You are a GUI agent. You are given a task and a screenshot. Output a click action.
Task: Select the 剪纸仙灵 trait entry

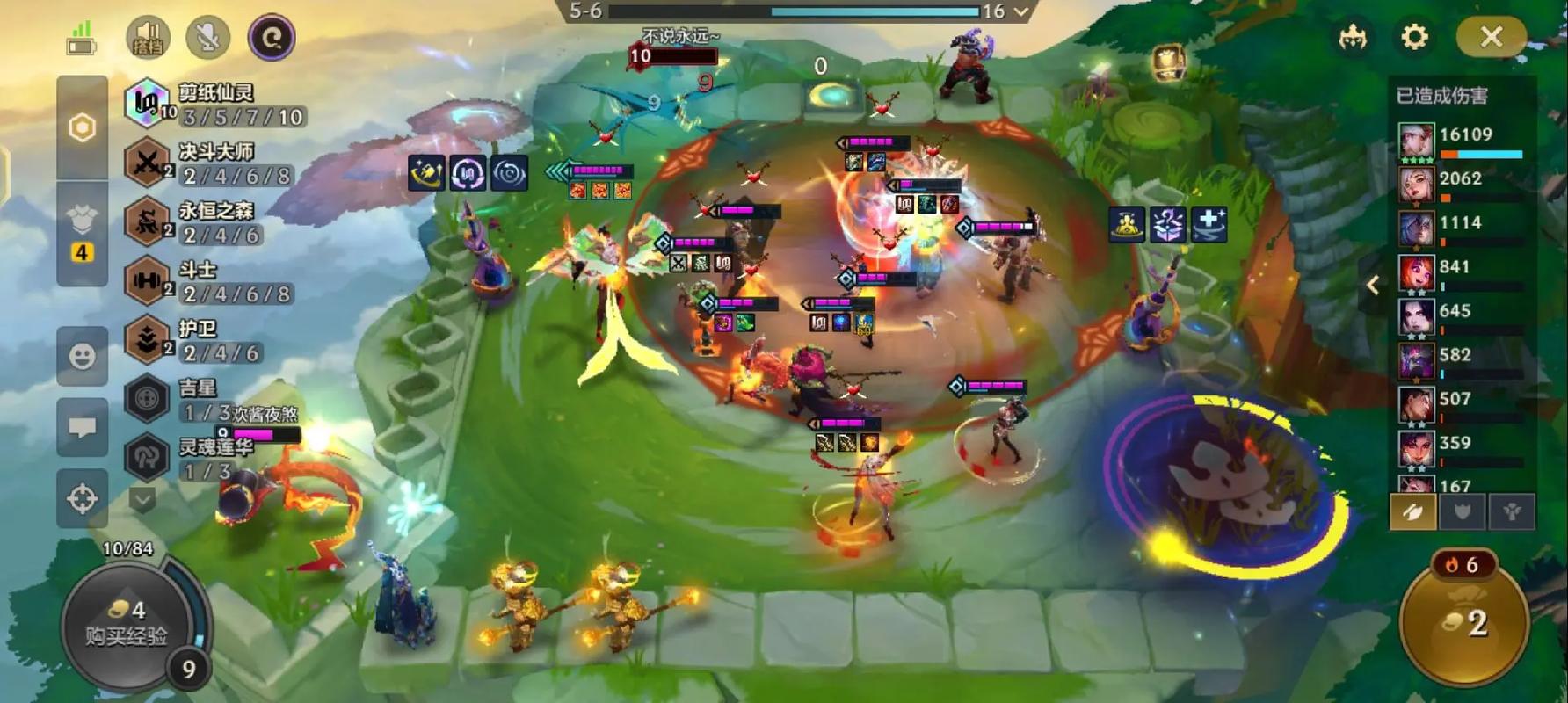pos(215,105)
